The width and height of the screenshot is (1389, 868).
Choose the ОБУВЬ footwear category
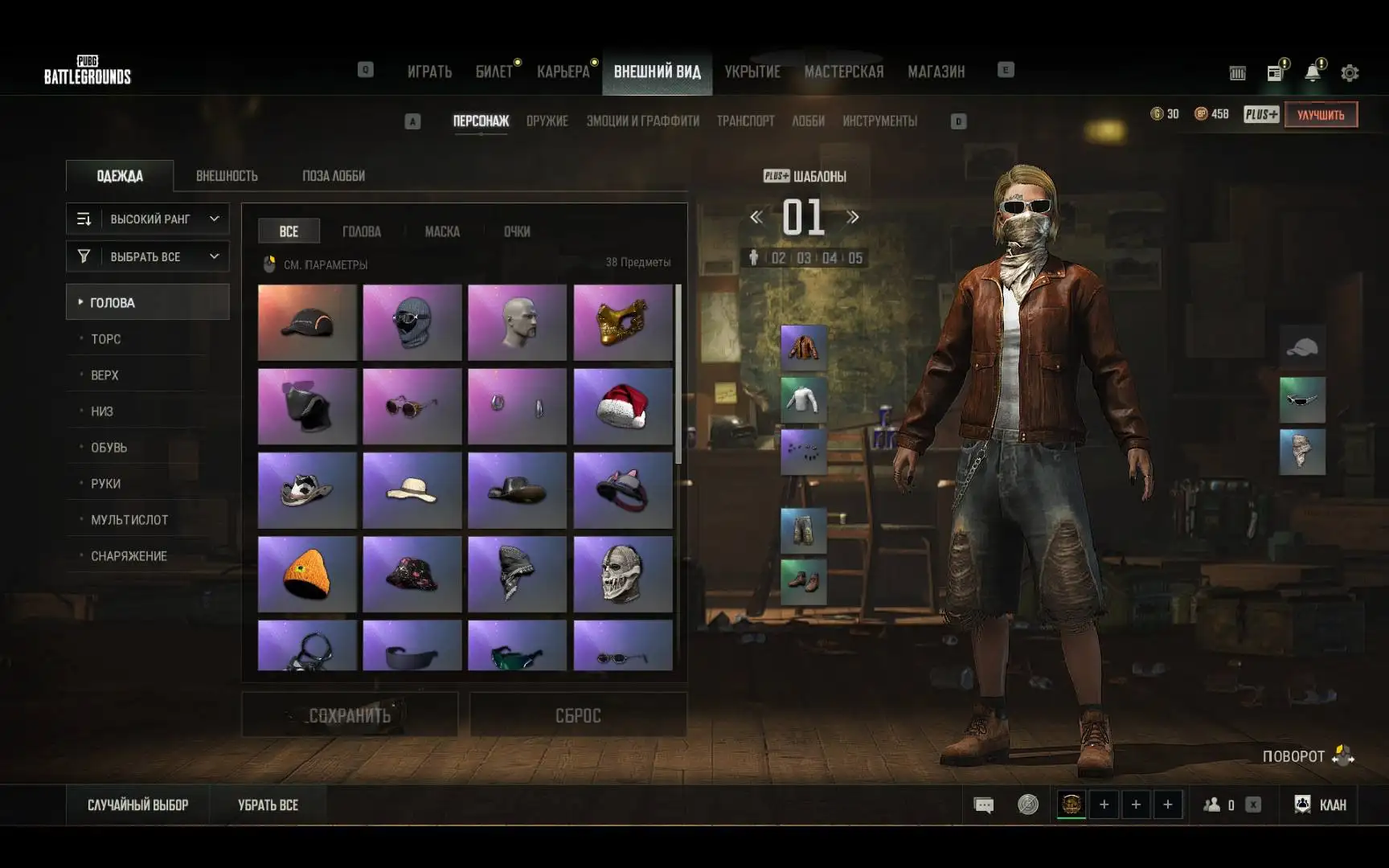click(109, 448)
